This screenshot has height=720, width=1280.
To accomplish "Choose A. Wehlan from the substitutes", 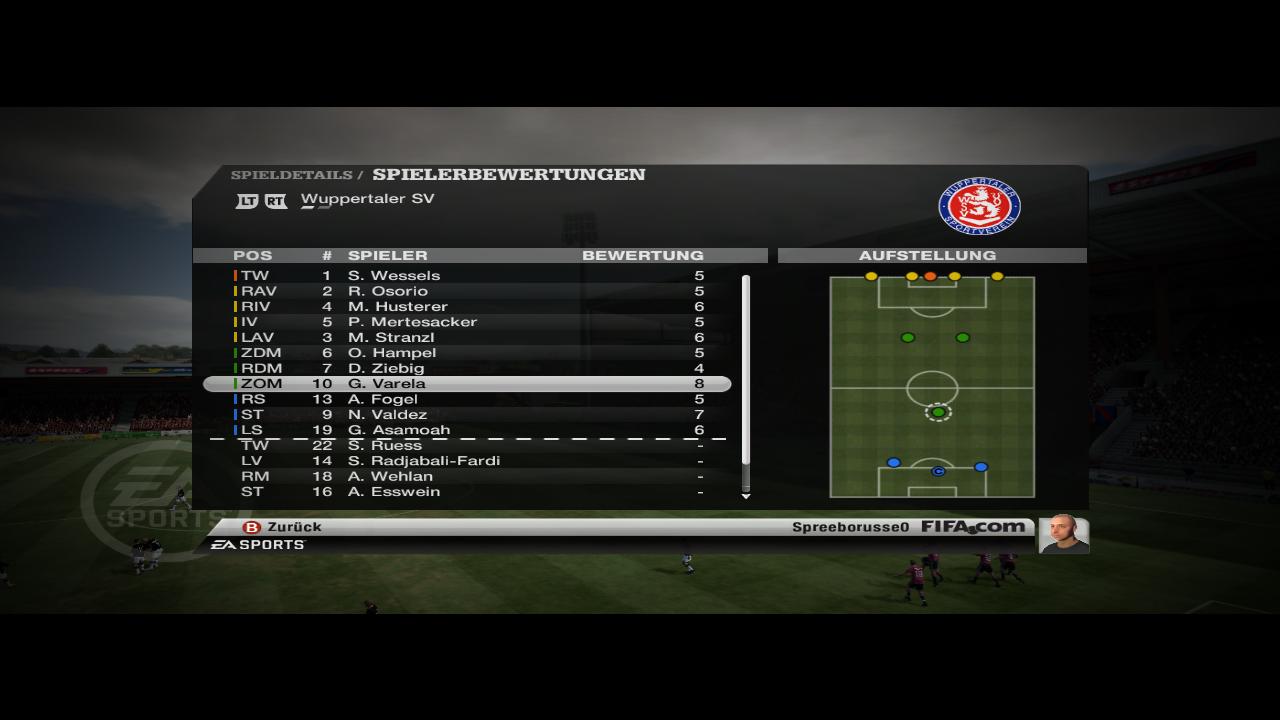I will (x=467, y=477).
